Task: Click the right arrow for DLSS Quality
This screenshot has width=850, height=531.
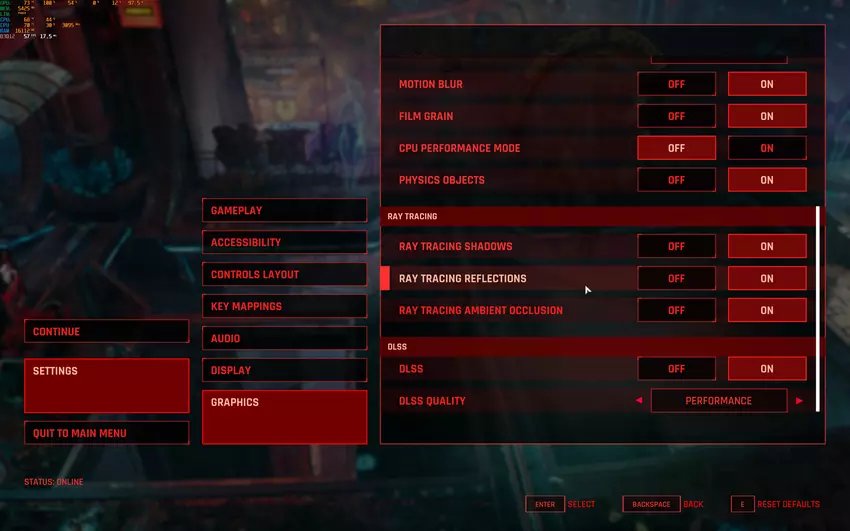Action: pos(799,401)
